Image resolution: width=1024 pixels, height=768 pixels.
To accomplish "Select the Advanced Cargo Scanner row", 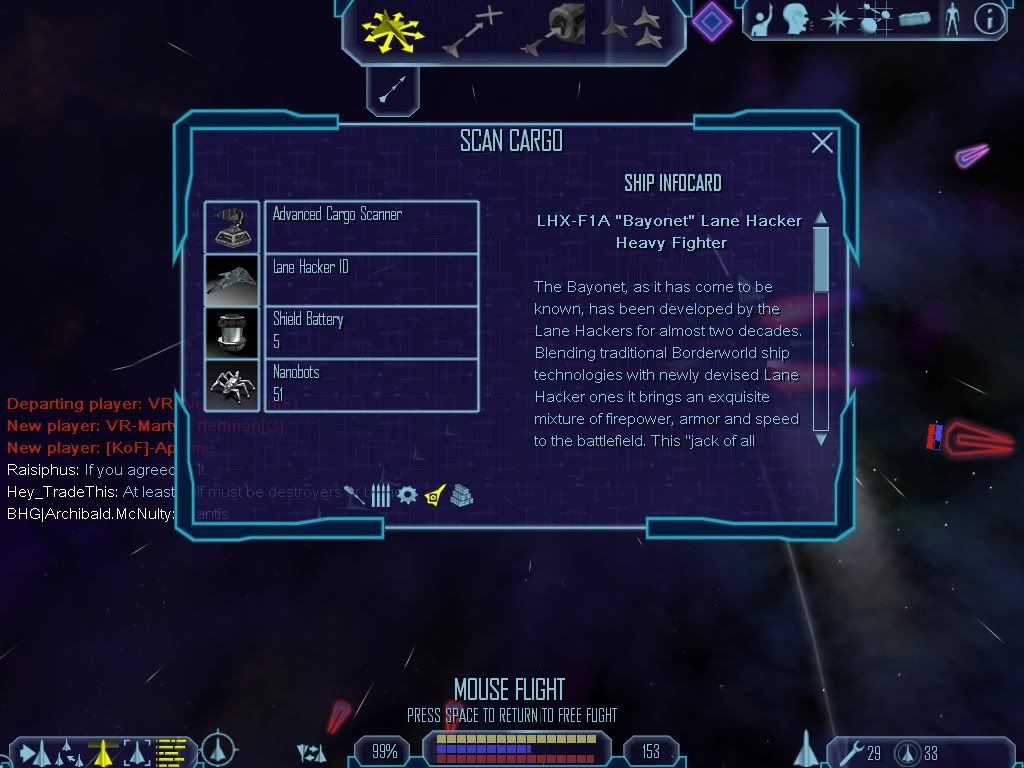I will (x=370, y=226).
